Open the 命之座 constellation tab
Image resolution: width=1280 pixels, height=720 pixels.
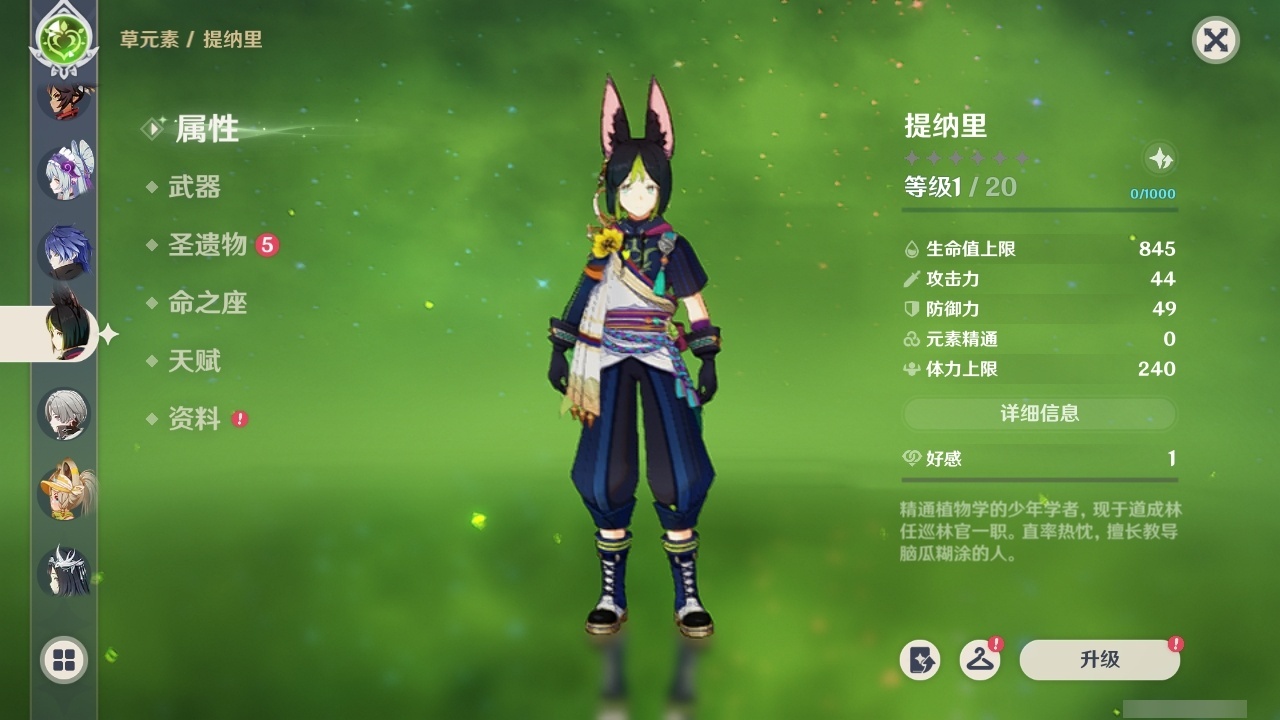[x=207, y=304]
